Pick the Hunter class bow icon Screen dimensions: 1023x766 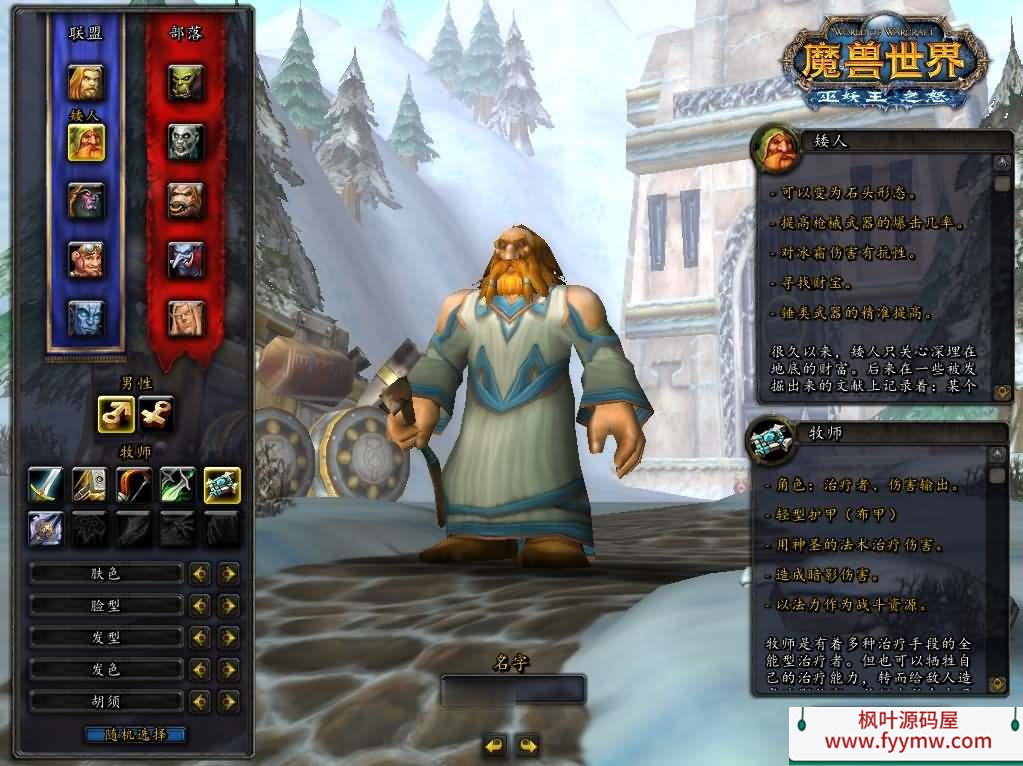pyautogui.click(x=133, y=485)
